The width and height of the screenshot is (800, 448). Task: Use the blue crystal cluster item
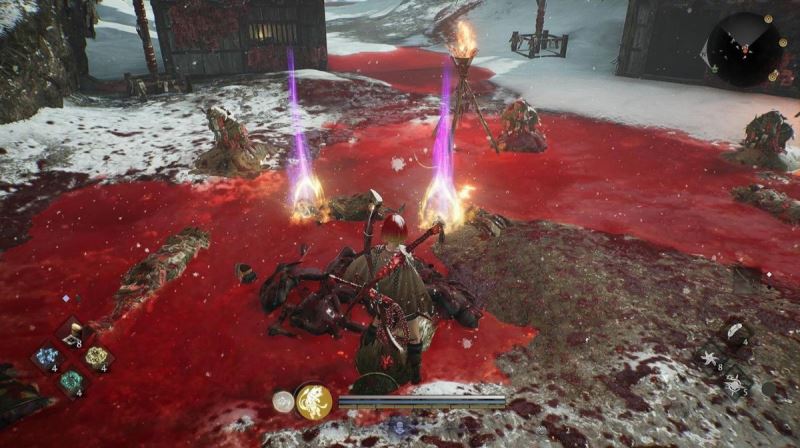45,358
